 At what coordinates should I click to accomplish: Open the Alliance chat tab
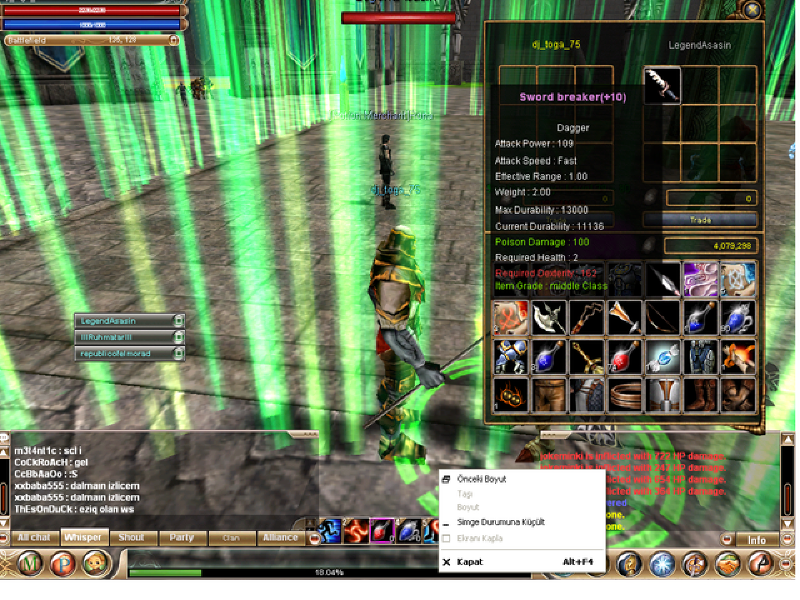coord(281,537)
